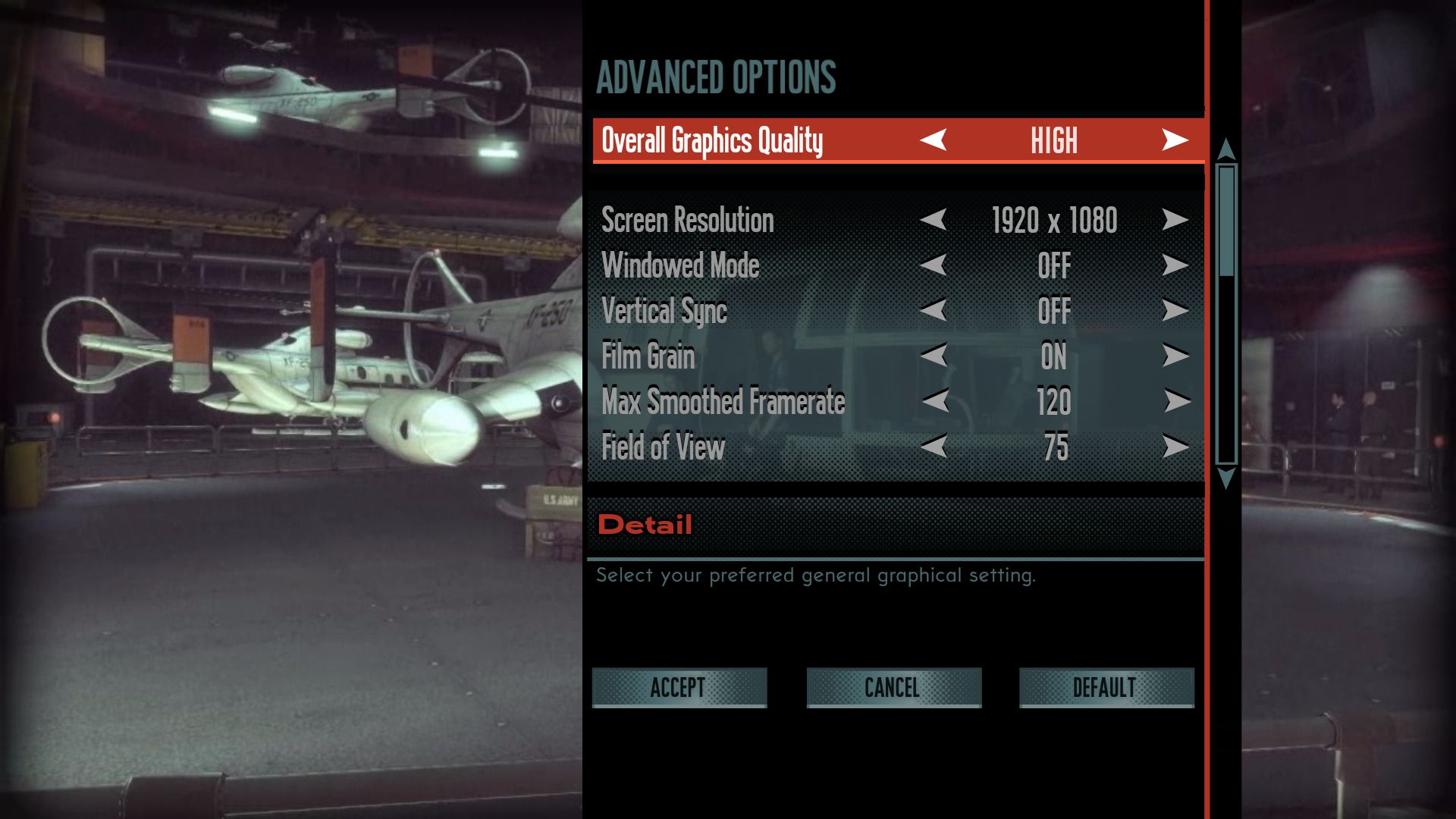Click the scrollbar's down arrow
The height and width of the screenshot is (819, 1456).
point(1225,478)
